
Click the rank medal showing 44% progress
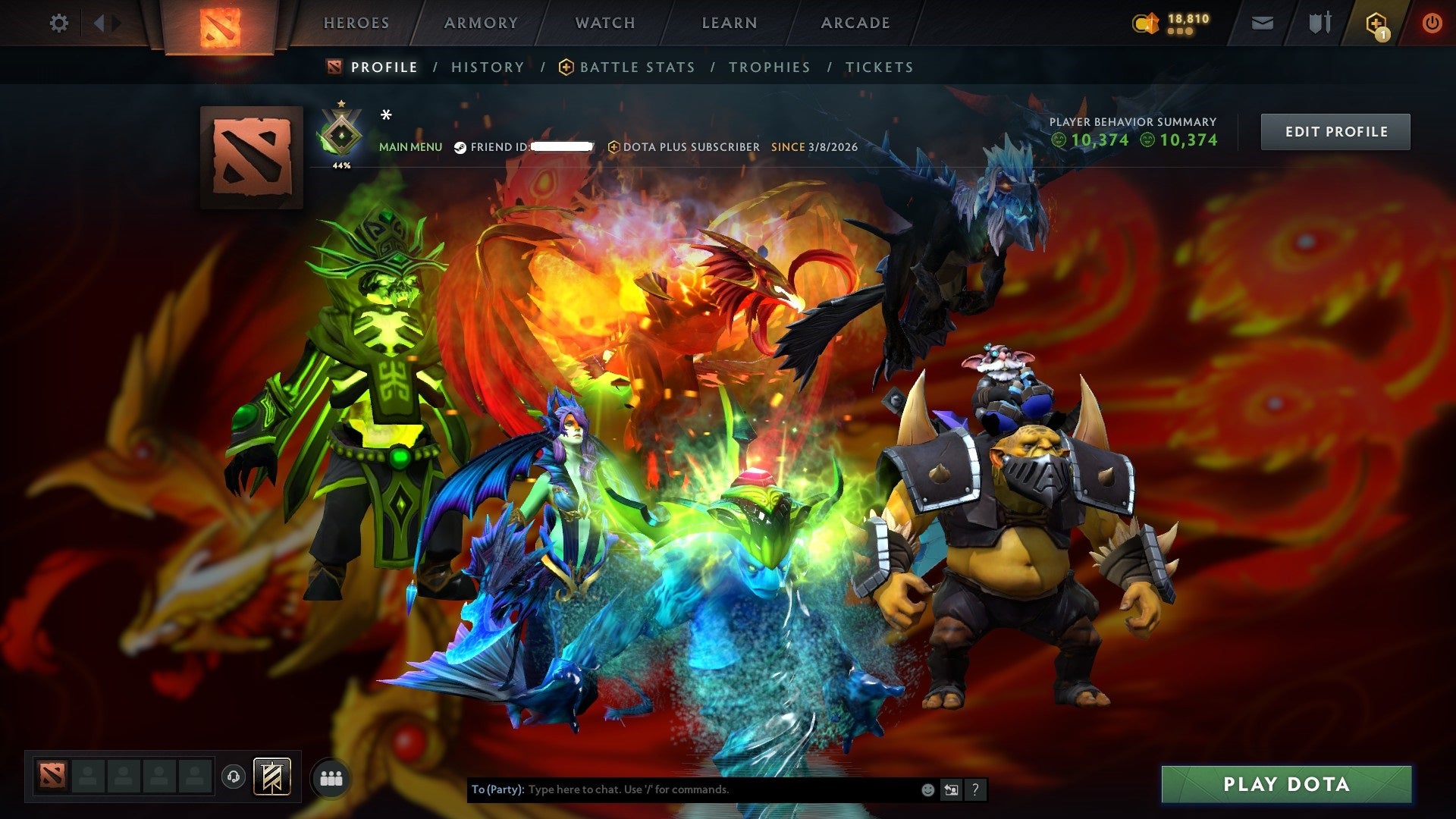point(342,133)
